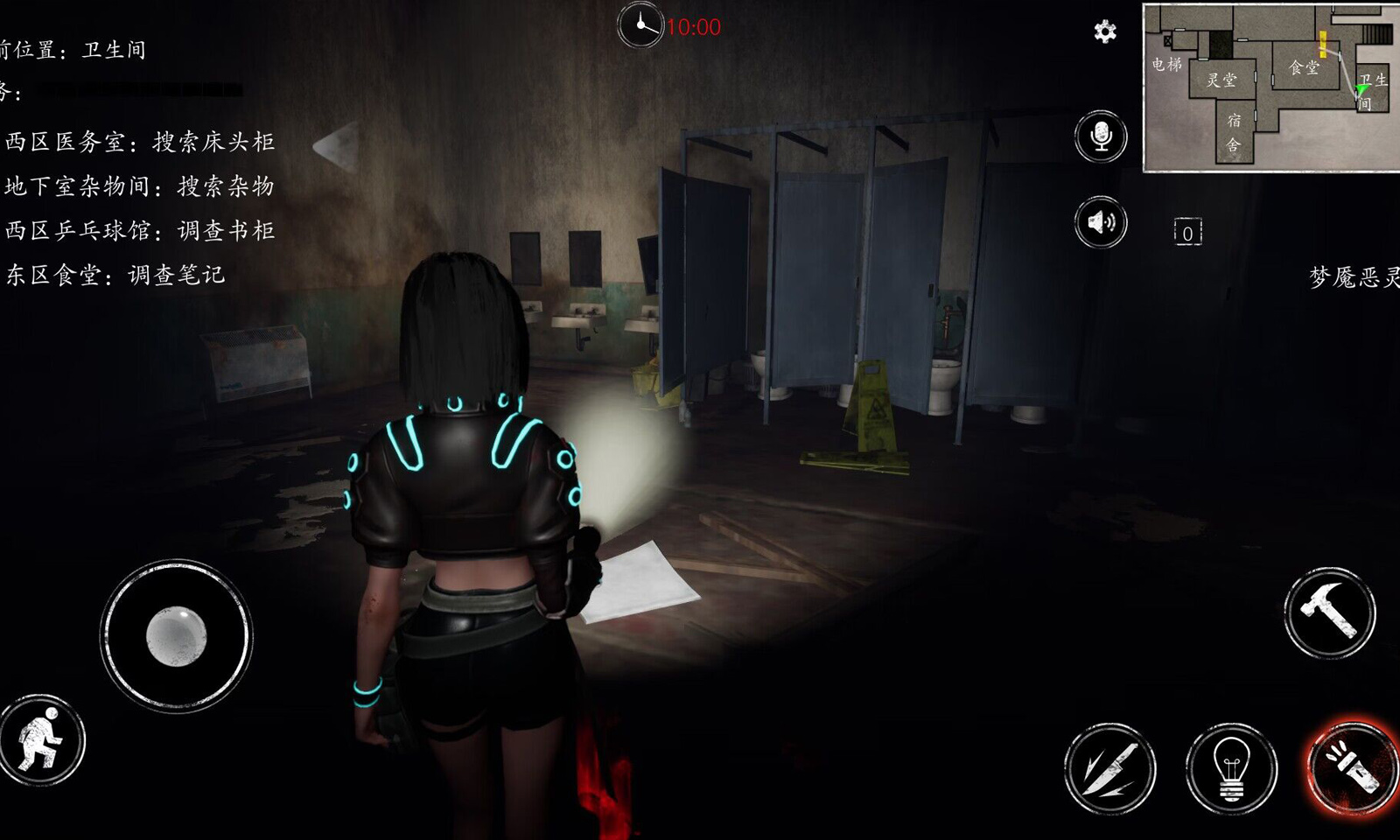Select the 西区医务室 objective line
Viewport: 1400px width, 840px height.
140,142
